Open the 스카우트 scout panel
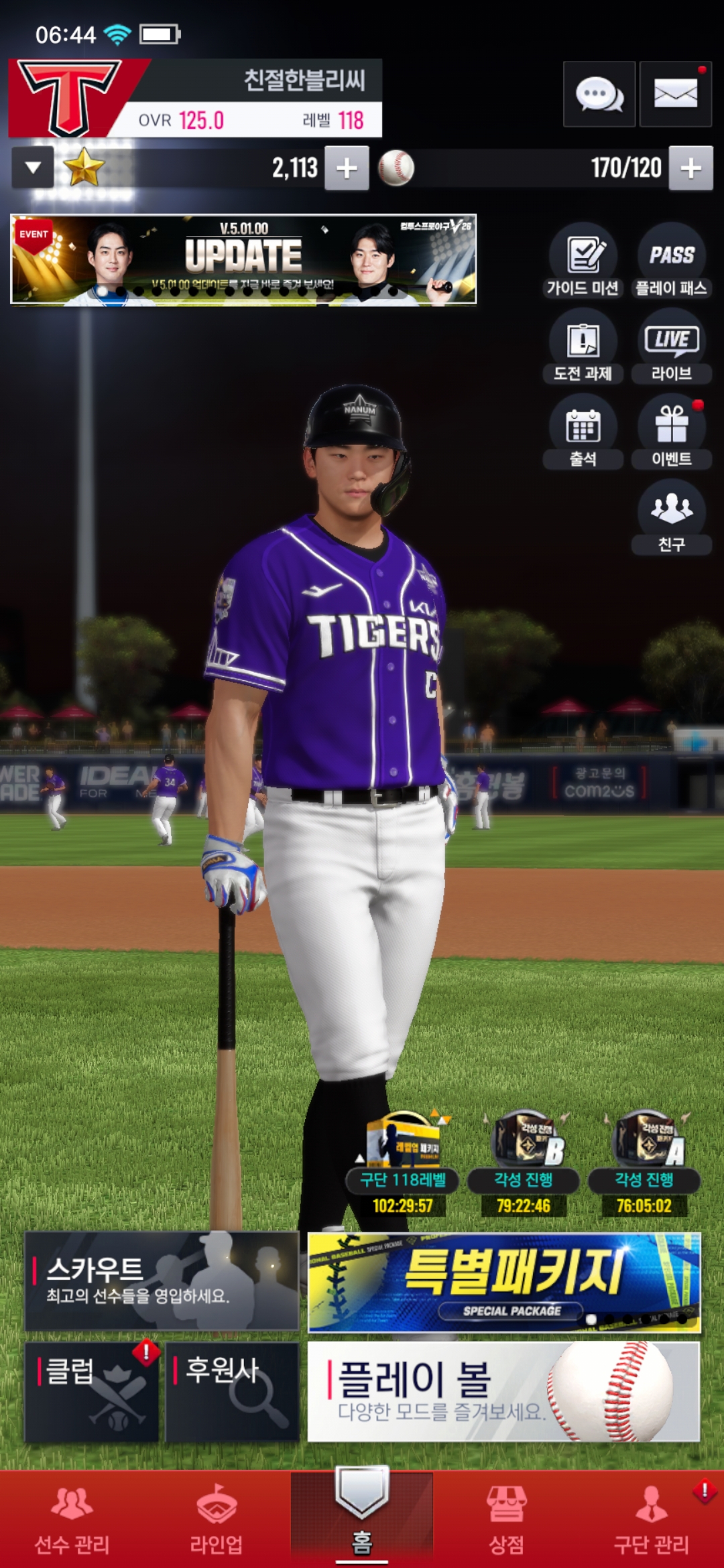The width and height of the screenshot is (724, 1568). pyautogui.click(x=162, y=1281)
